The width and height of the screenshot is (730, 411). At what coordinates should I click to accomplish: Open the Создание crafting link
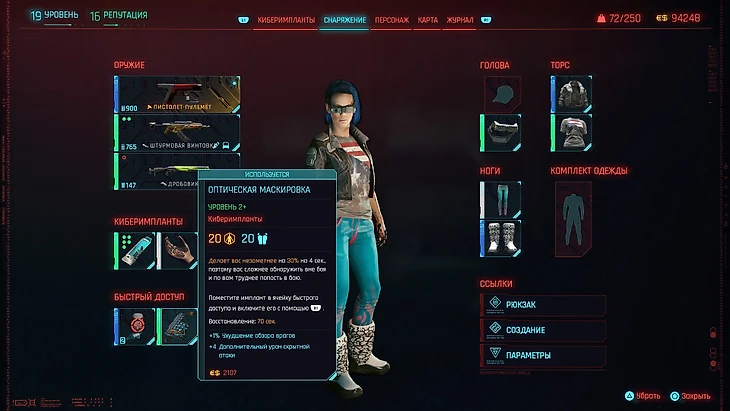click(x=544, y=331)
